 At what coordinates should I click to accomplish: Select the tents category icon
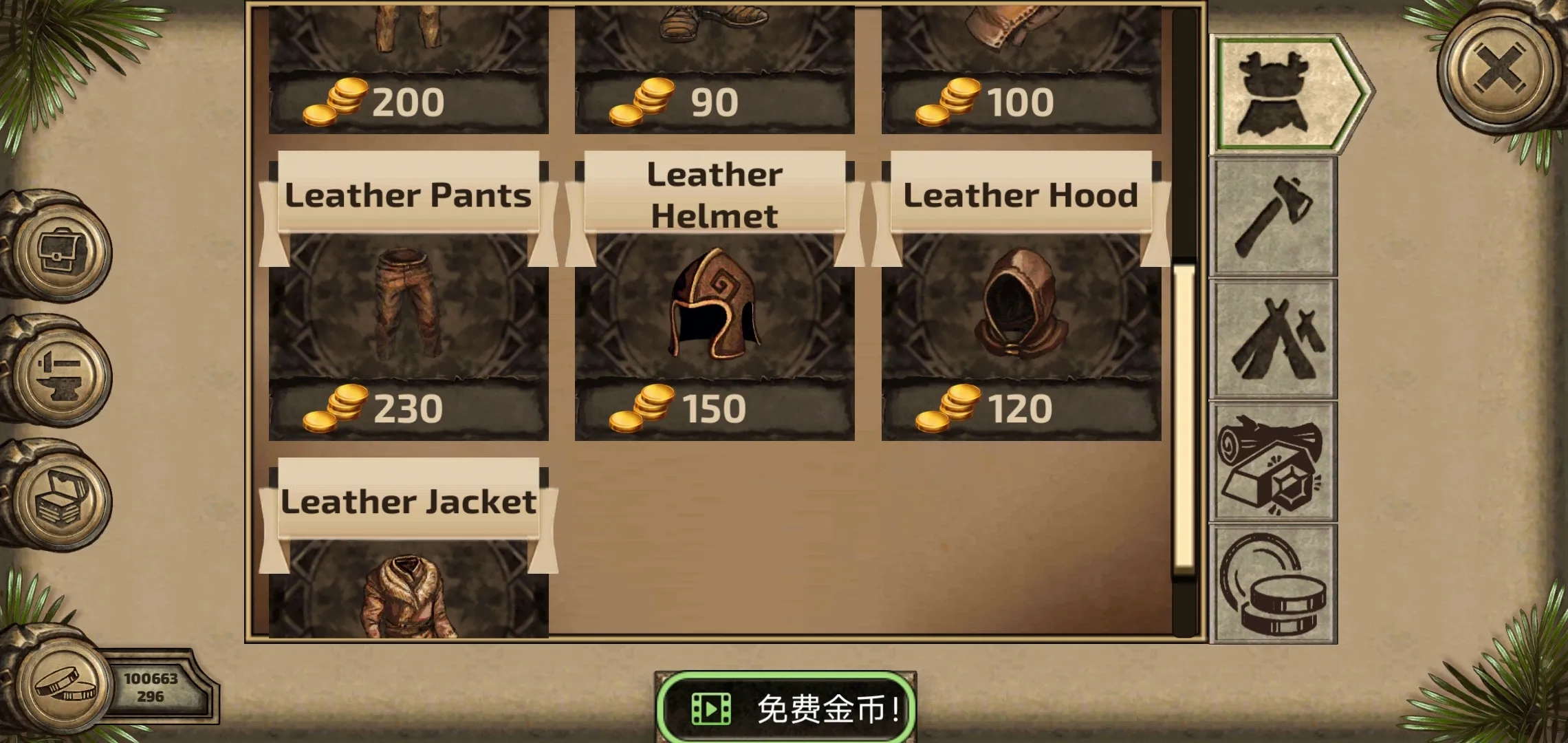click(1274, 337)
